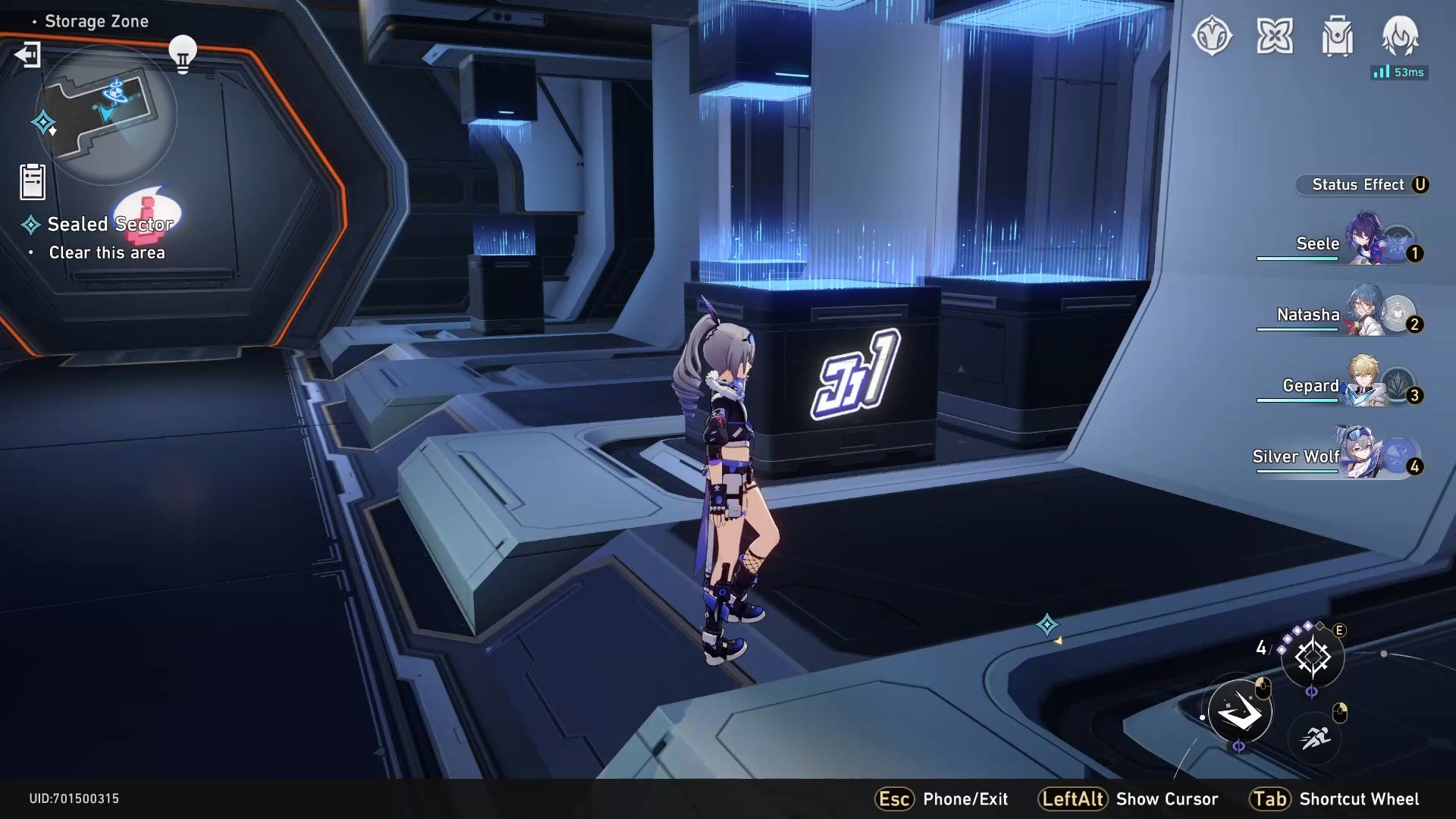Toggle the Status Effect display

(1361, 184)
